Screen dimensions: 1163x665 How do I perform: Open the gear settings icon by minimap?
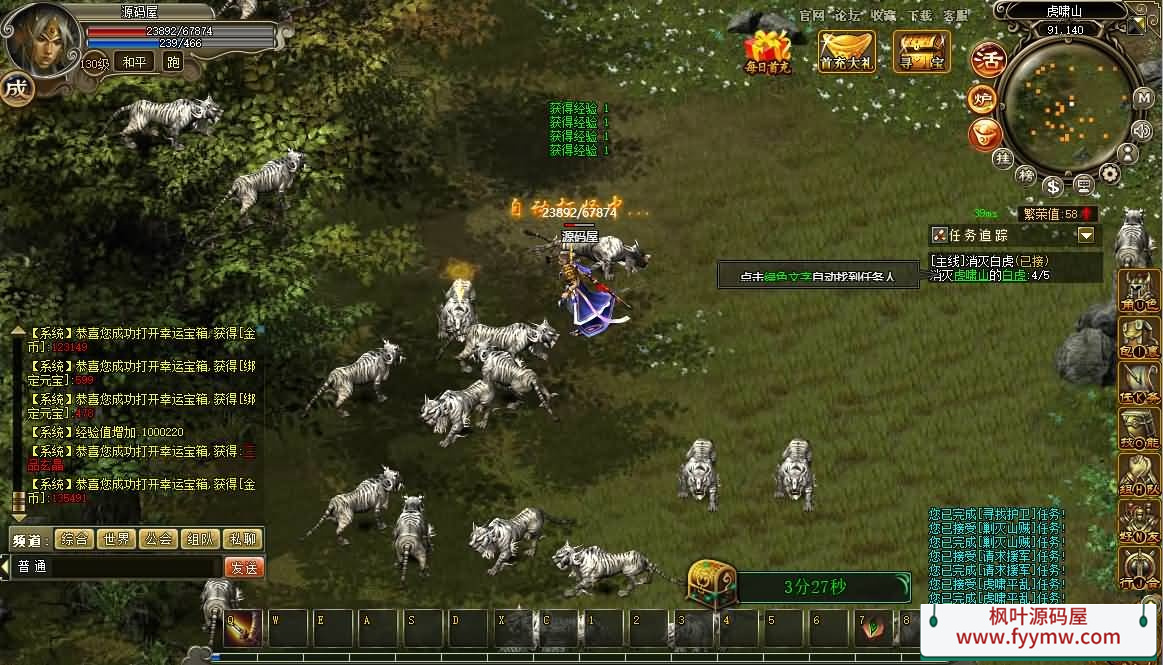click(1110, 174)
